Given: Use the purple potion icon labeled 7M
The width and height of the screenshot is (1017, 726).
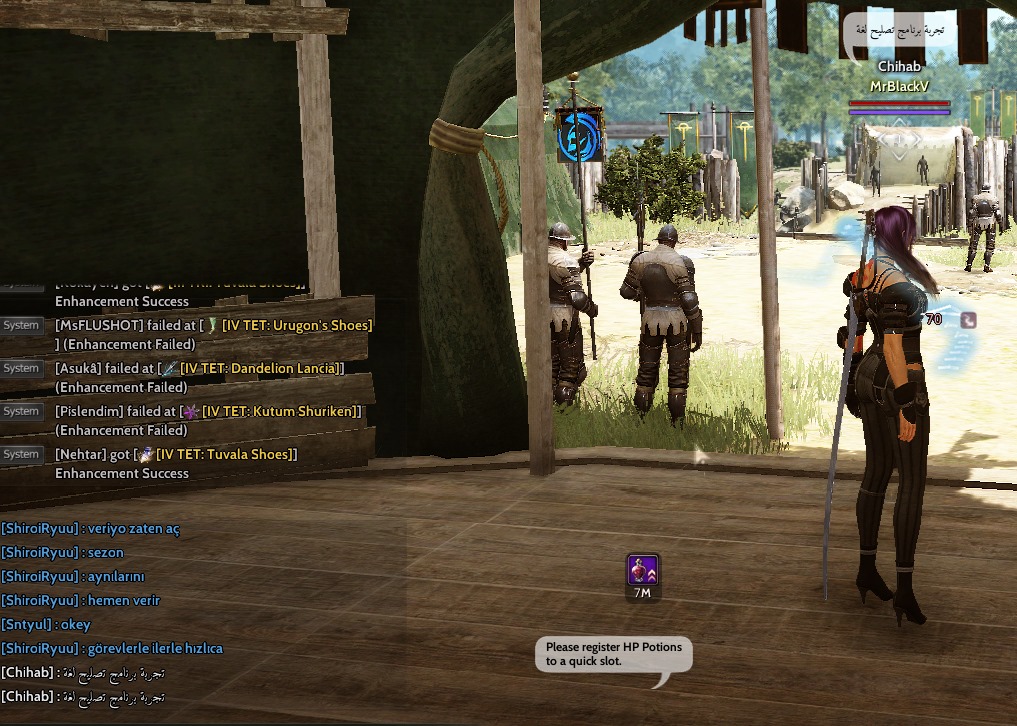Looking at the screenshot, I should [642, 570].
